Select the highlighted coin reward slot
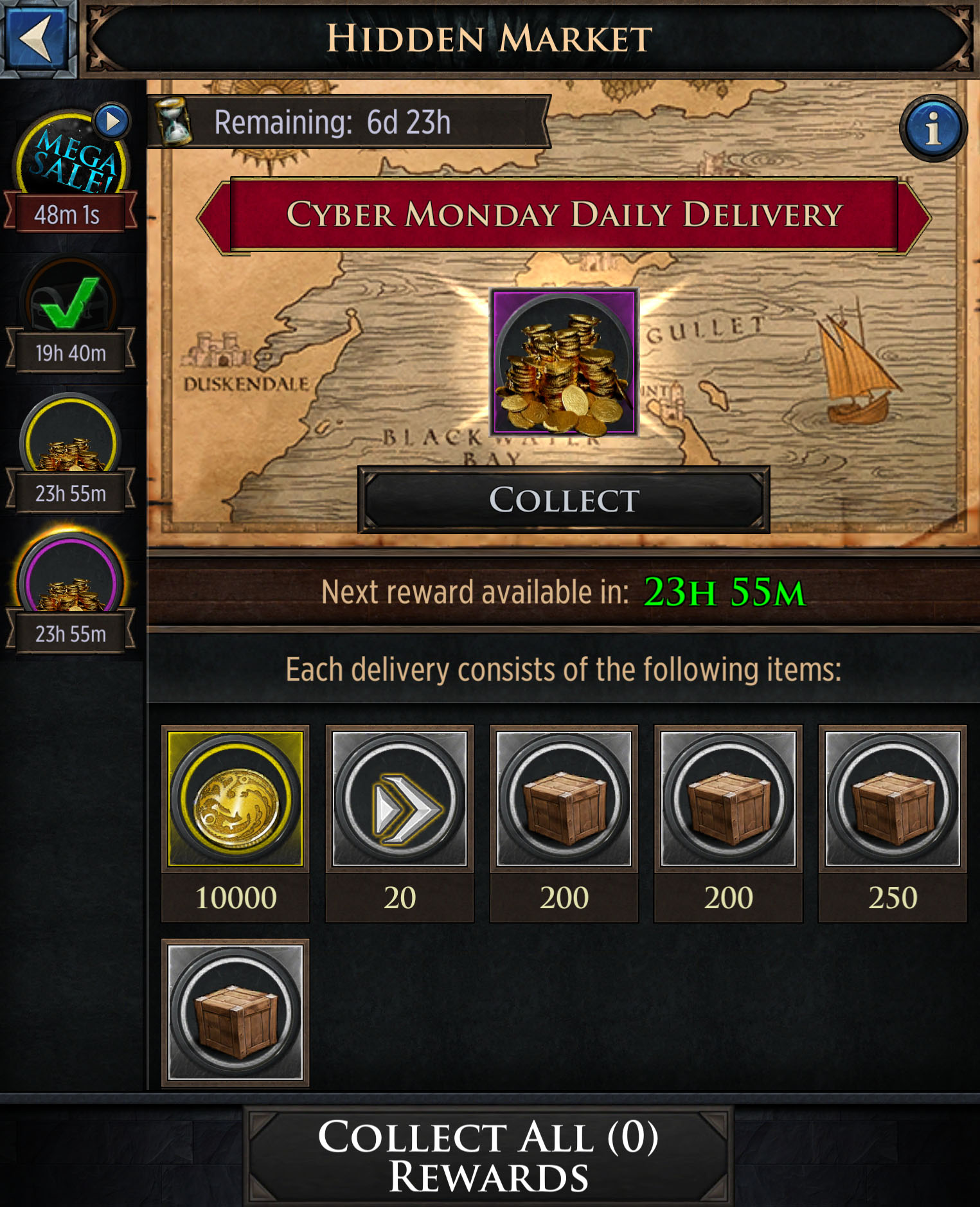Viewport: 980px width, 1207px height. [235, 798]
